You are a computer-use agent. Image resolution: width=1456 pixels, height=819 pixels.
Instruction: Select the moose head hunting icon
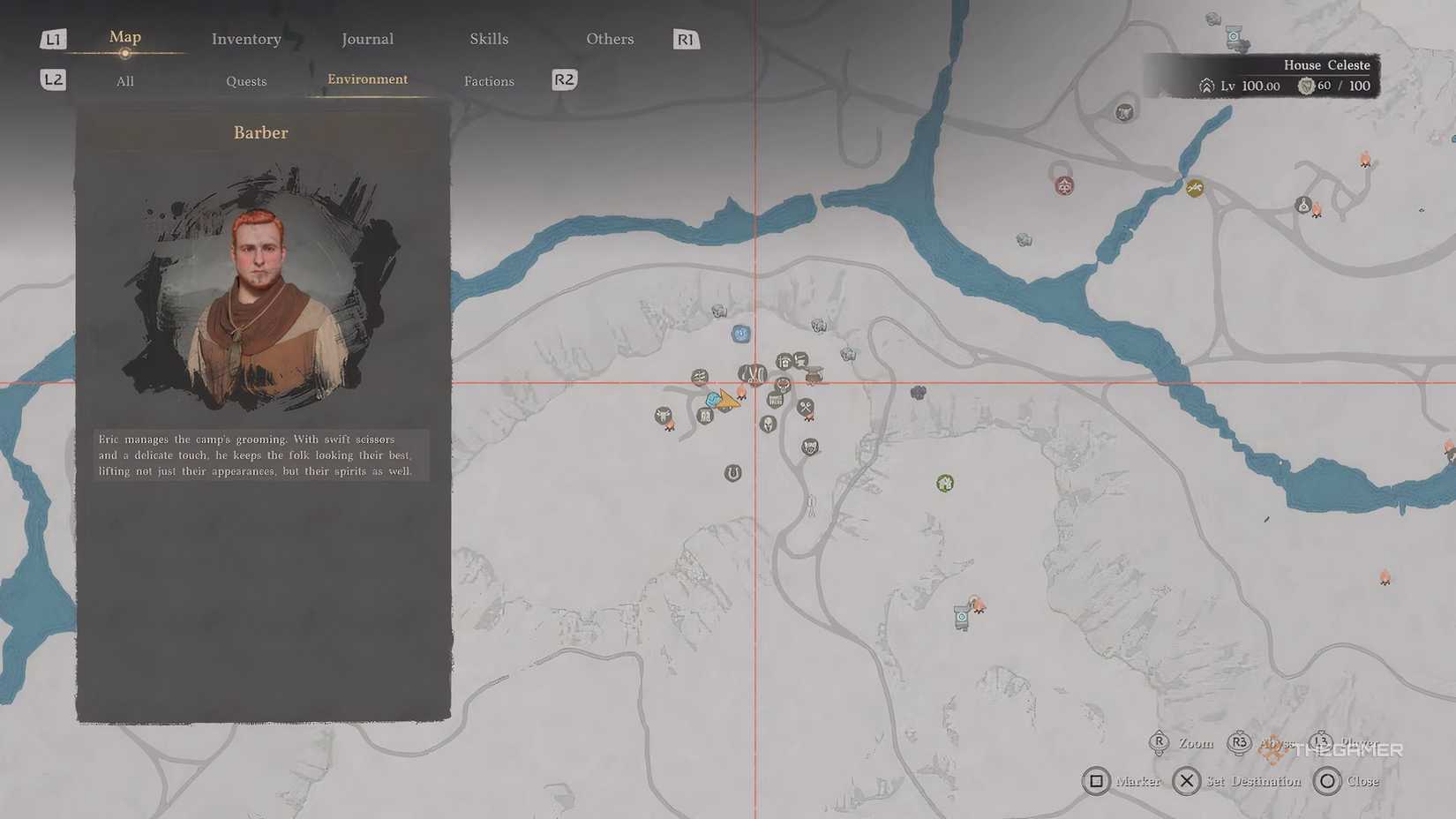(x=662, y=415)
